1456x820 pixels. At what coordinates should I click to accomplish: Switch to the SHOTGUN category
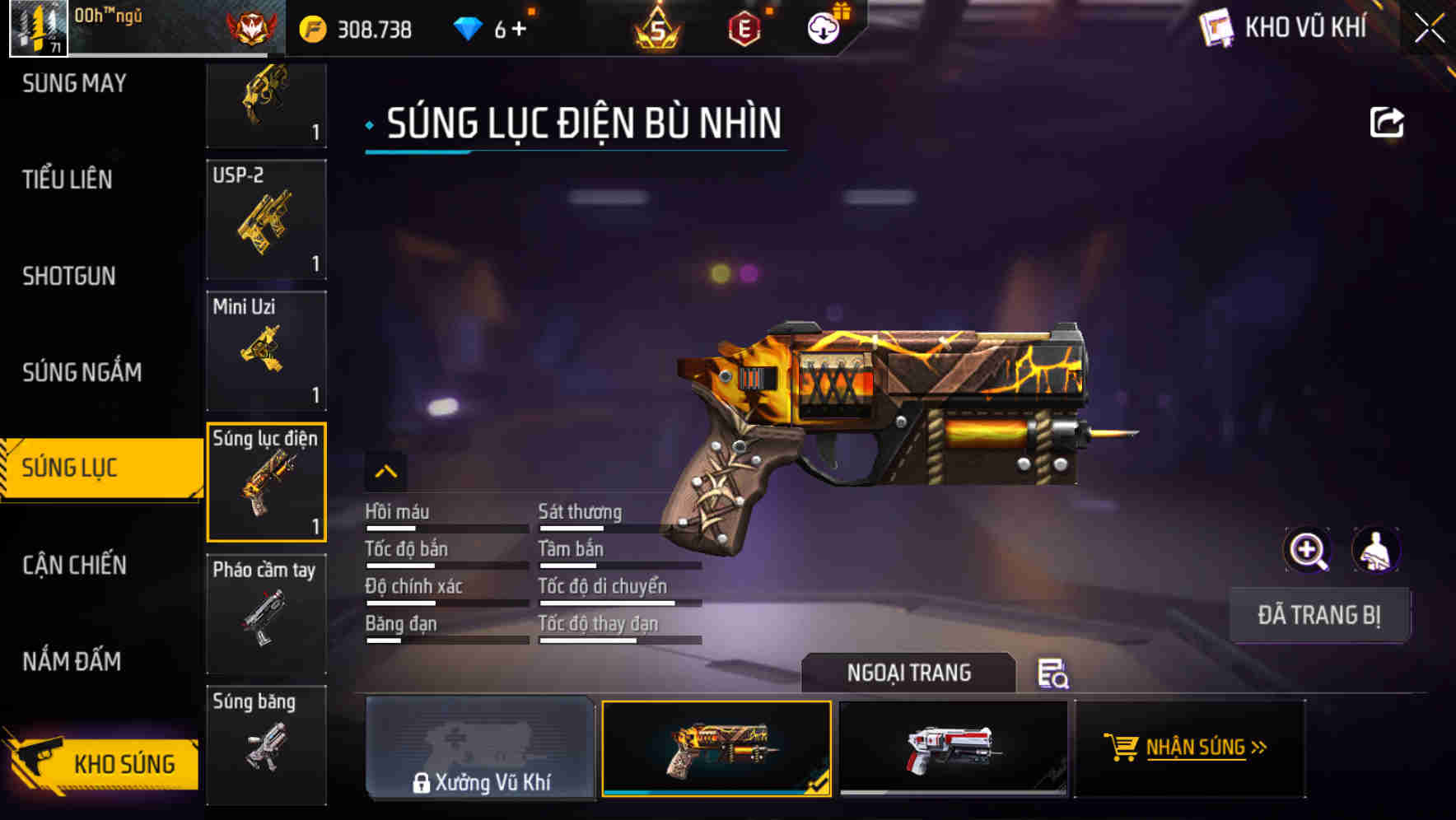[x=67, y=276]
